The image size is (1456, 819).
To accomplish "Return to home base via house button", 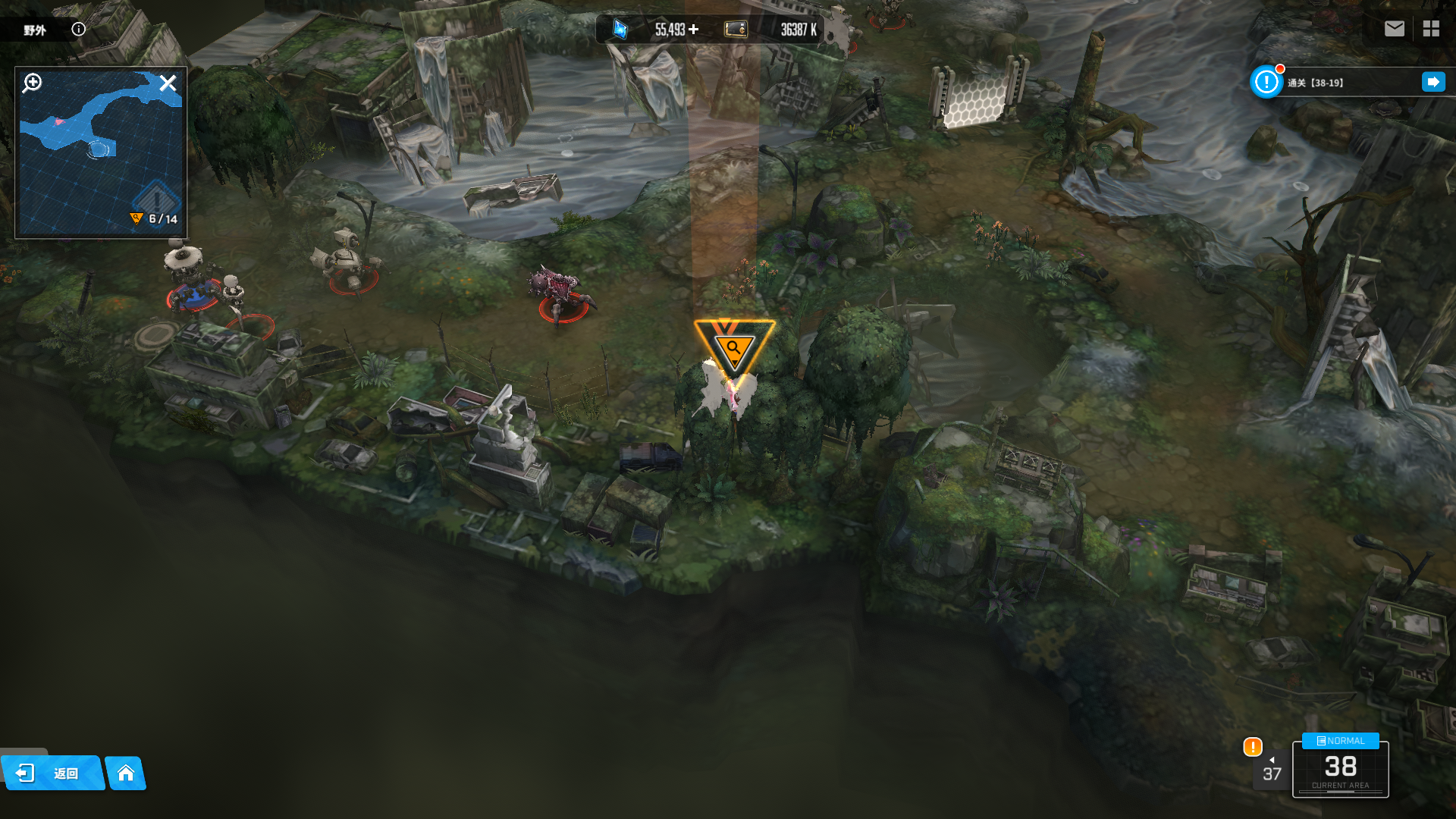I will (x=126, y=773).
